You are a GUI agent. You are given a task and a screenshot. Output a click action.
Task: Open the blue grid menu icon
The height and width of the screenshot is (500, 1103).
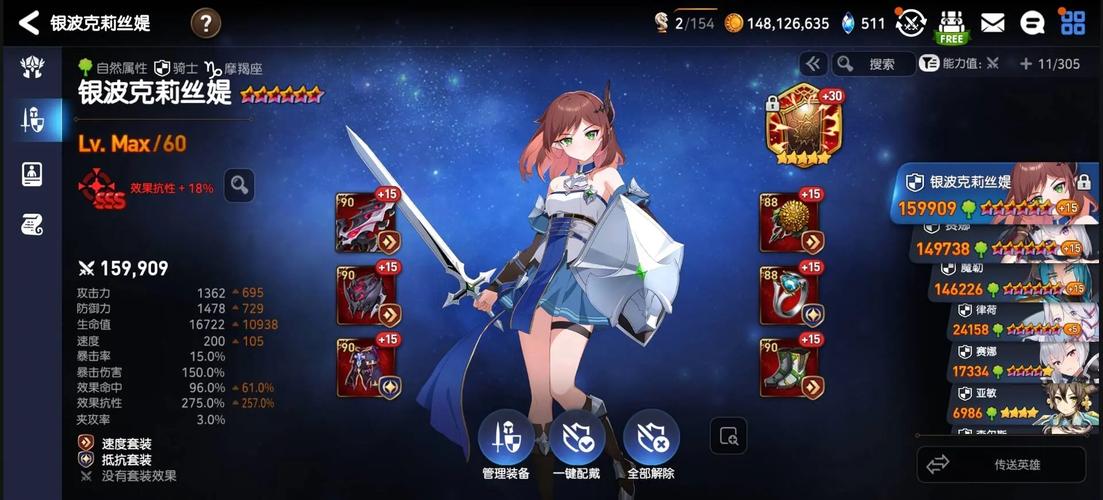click(1073, 22)
